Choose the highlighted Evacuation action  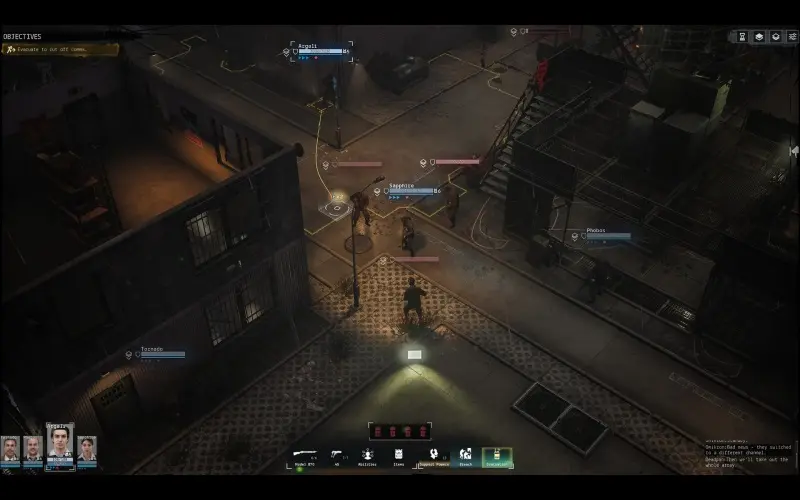[497, 456]
